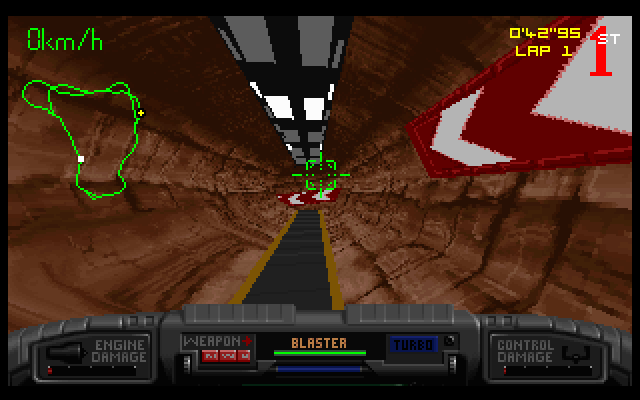Open the Engine Damage panel
Viewport: 640px width, 400px height.
tap(95, 352)
